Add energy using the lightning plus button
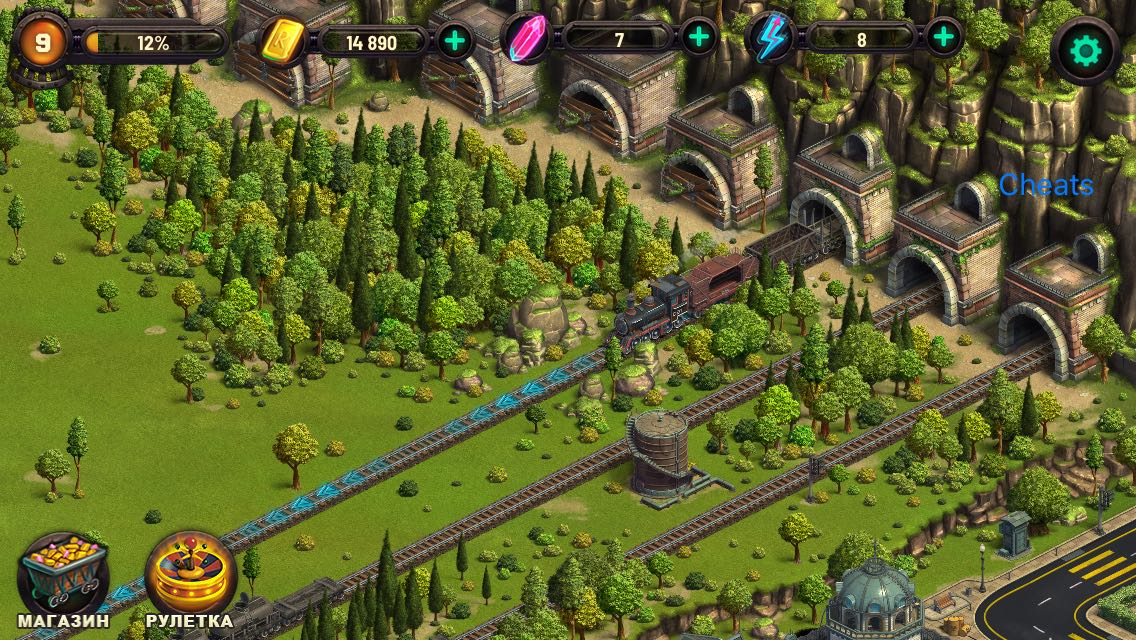 click(x=943, y=39)
